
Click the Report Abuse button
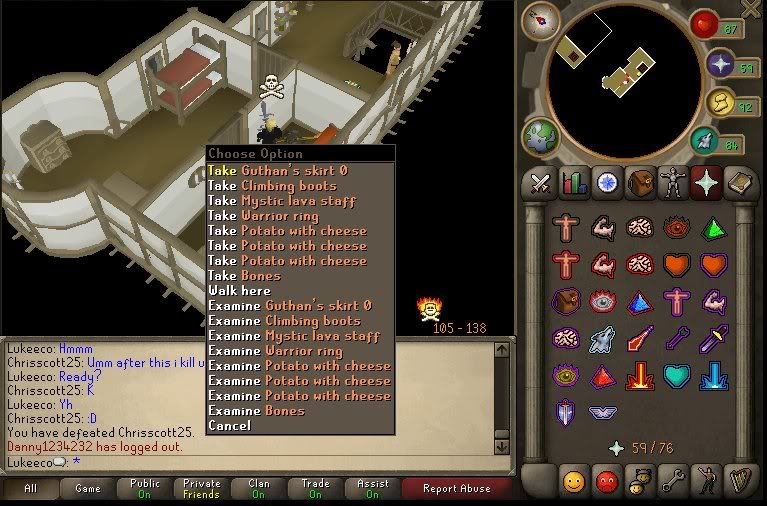tap(457, 489)
